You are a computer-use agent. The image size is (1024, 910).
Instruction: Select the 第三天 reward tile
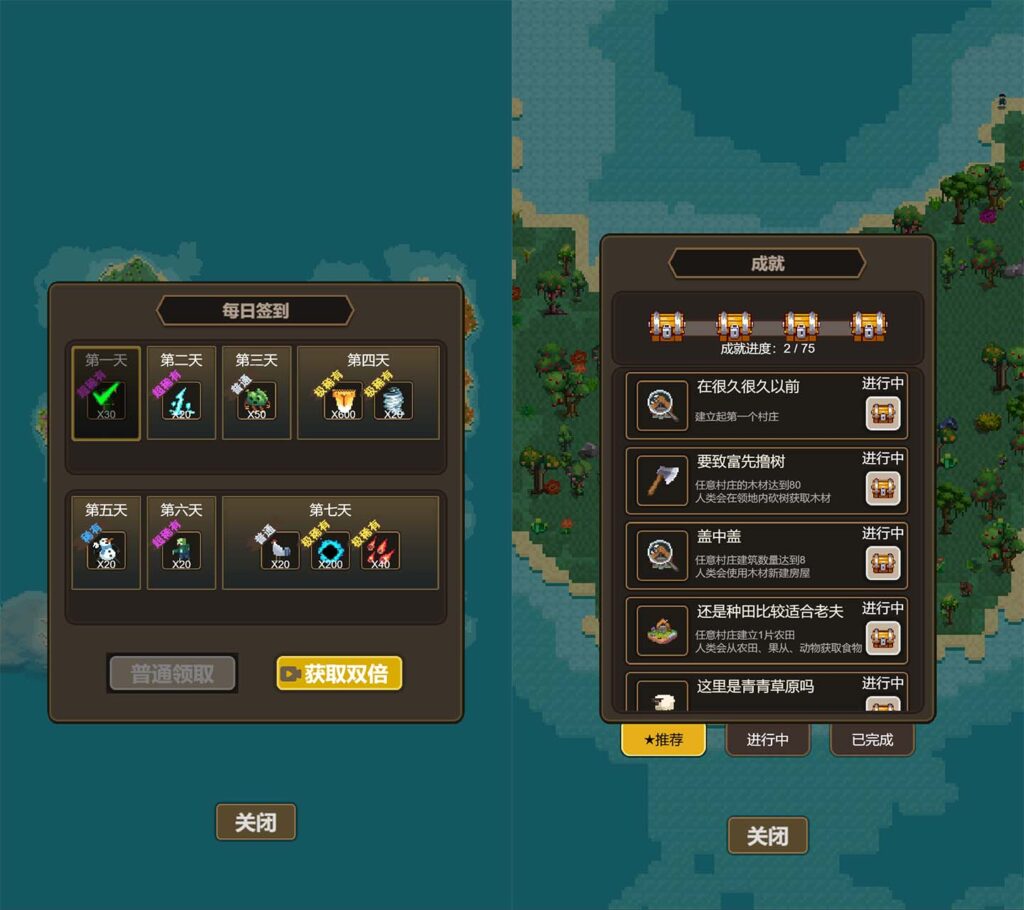pyautogui.click(x=256, y=393)
